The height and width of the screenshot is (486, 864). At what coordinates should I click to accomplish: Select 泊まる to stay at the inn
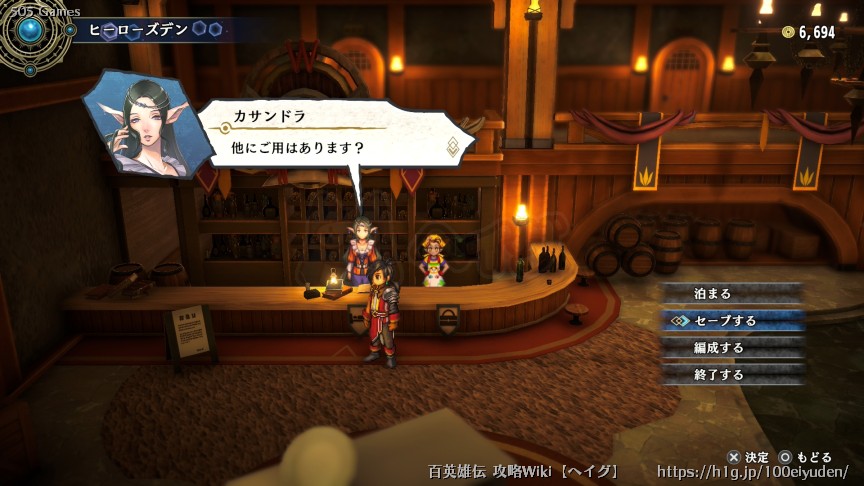[732, 293]
